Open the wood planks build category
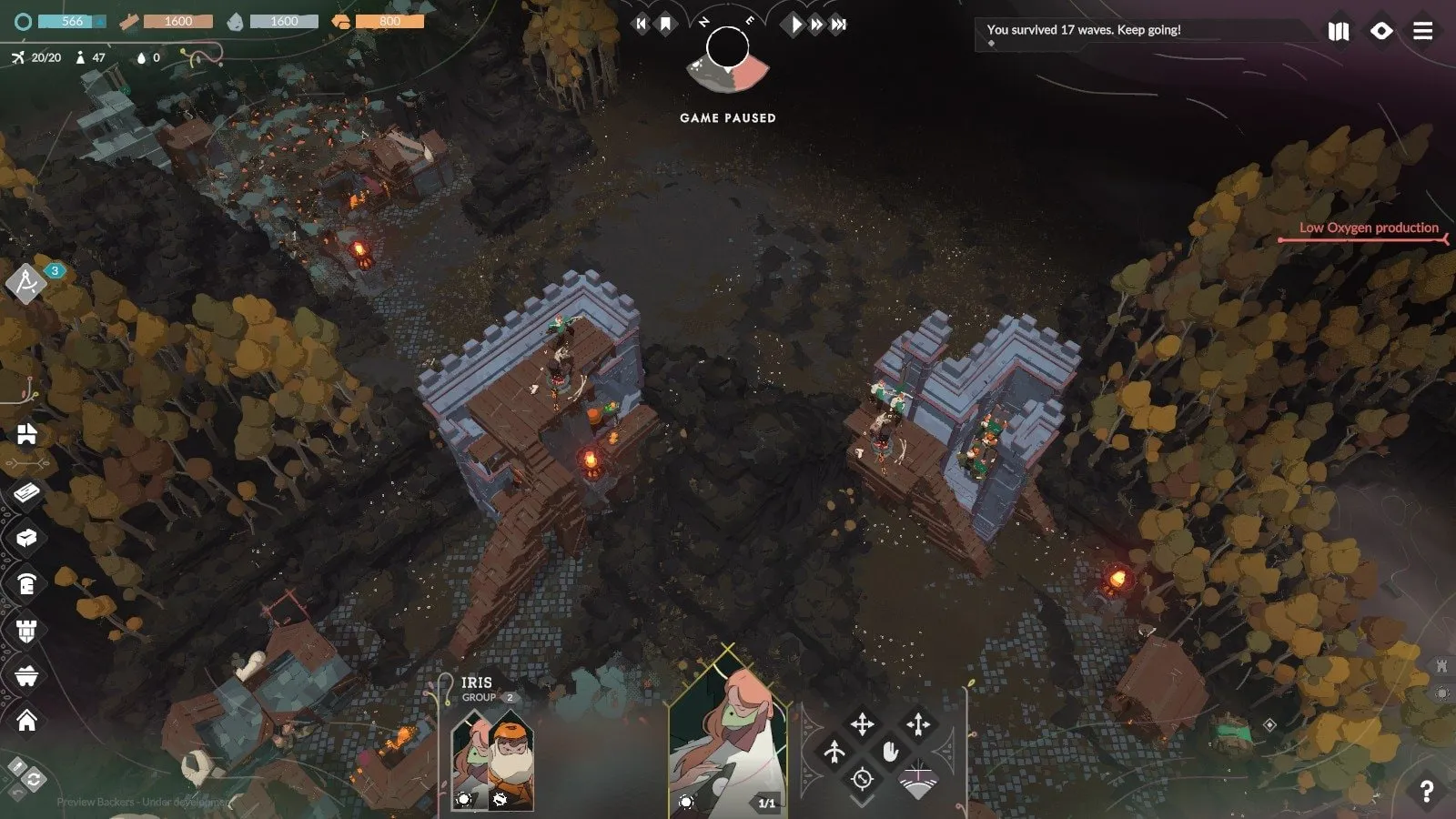Screen dimensions: 1456x819 pos(26,492)
